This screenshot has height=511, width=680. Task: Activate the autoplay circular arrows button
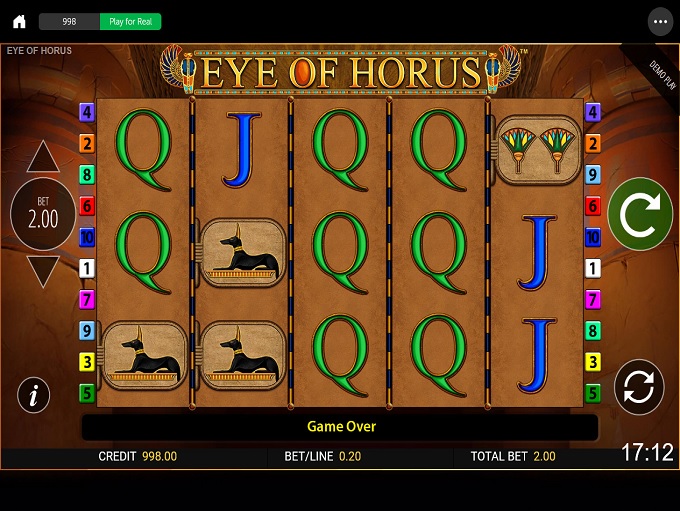coord(640,387)
